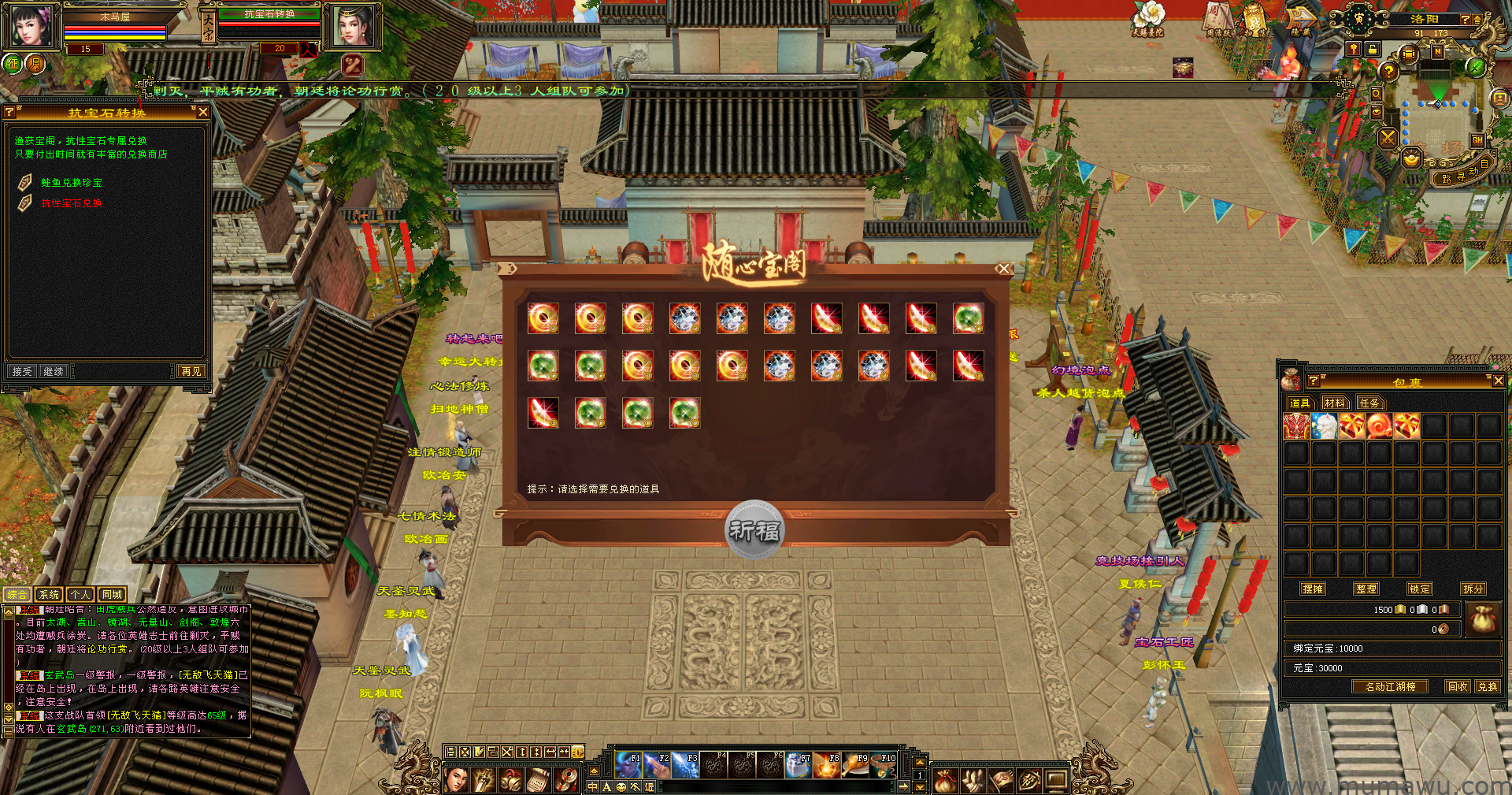Open the 任务 quest items tab
1512x795 pixels.
1369,403
